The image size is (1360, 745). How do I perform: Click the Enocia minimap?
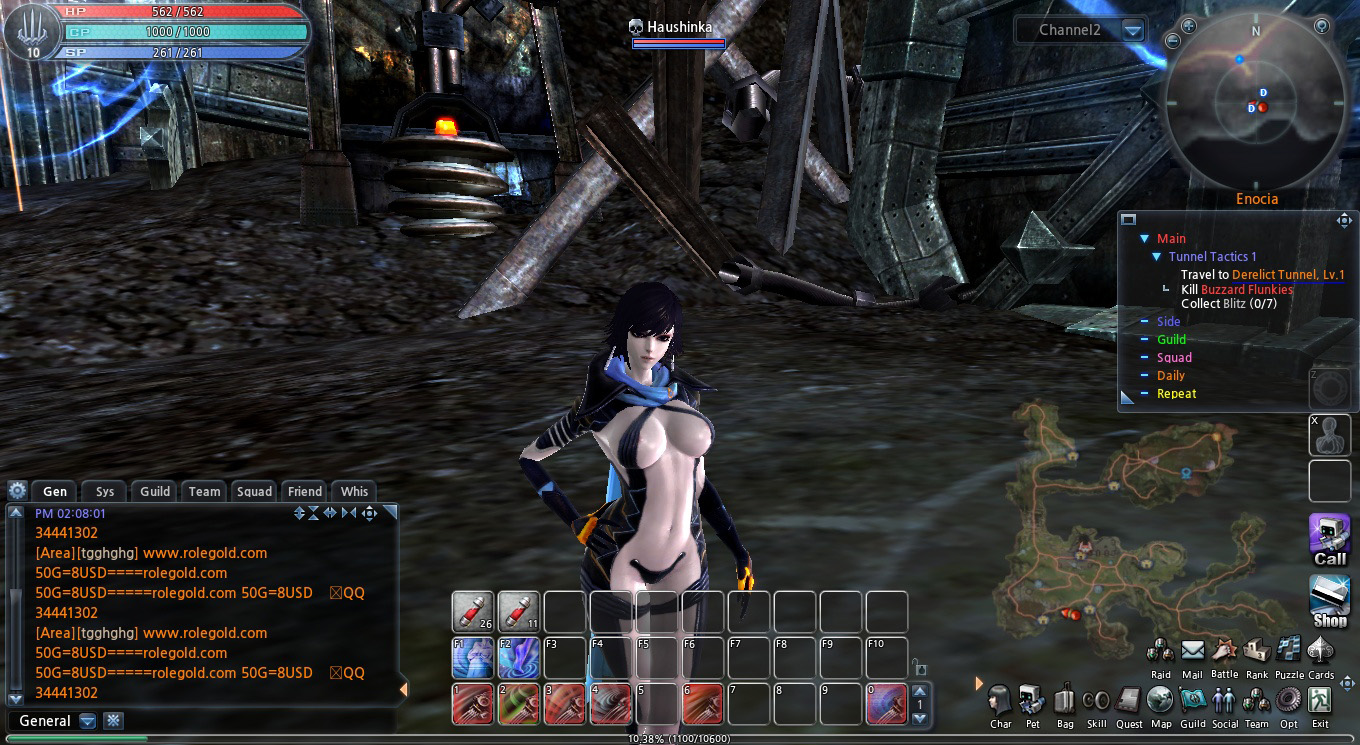point(1256,100)
